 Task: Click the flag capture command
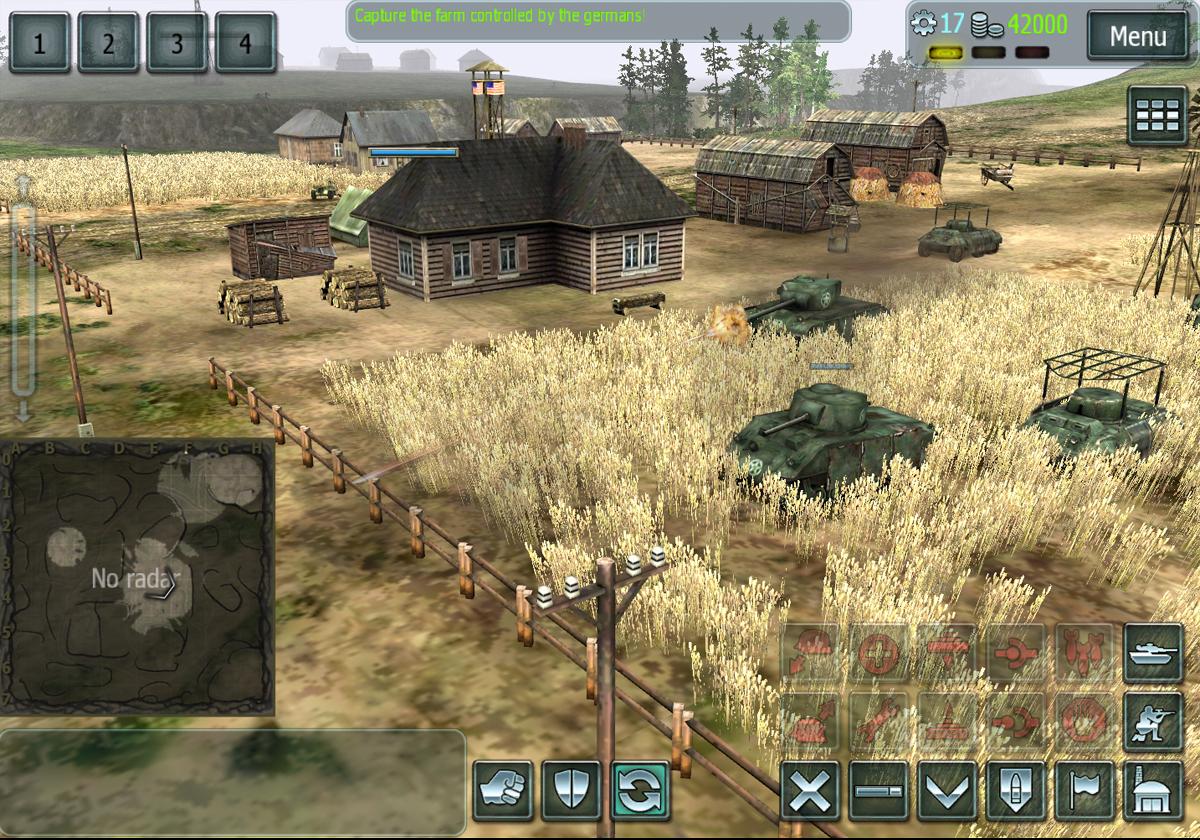1085,792
